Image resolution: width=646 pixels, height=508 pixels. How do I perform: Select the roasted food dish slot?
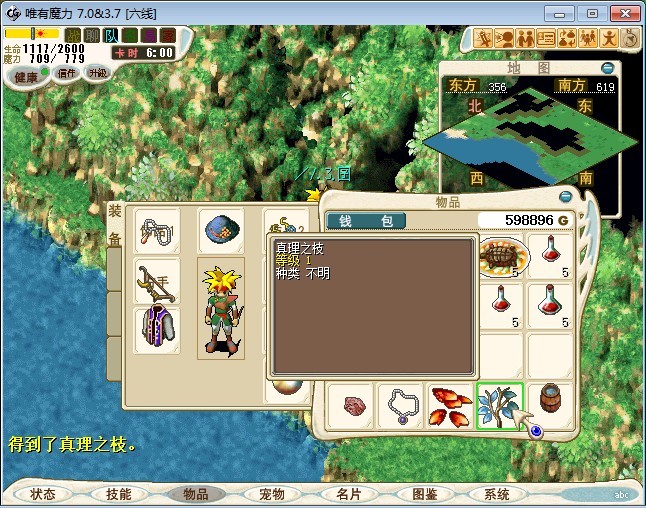[x=500, y=257]
